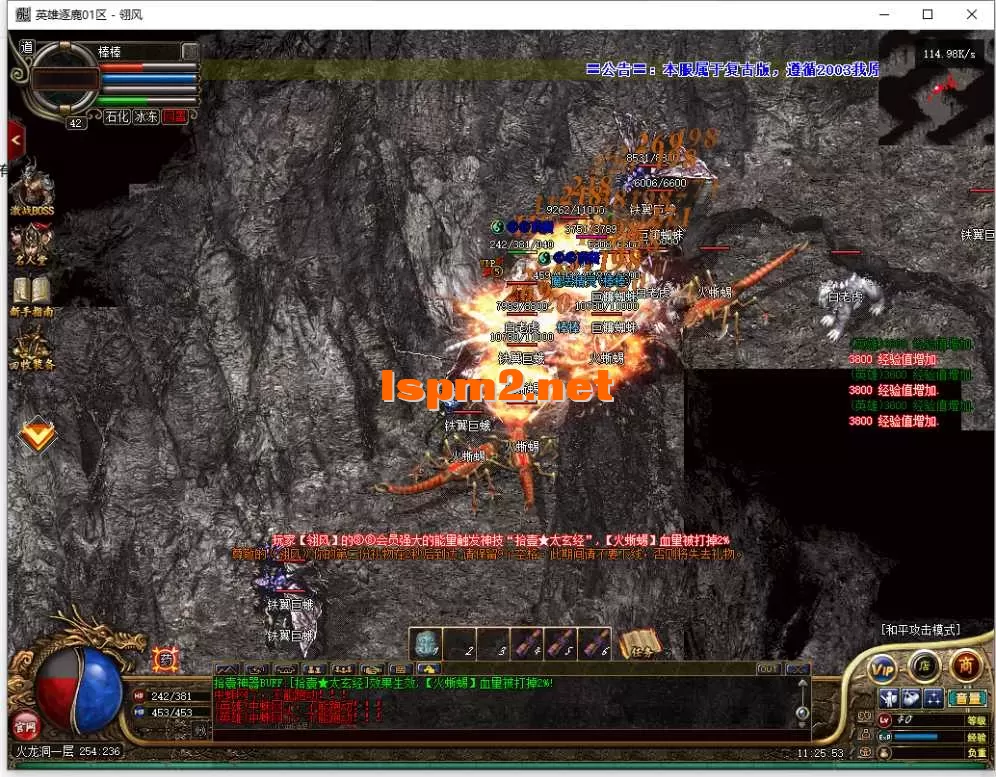Open the 任务 quest book
The width and height of the screenshot is (996, 777).
tap(640, 645)
